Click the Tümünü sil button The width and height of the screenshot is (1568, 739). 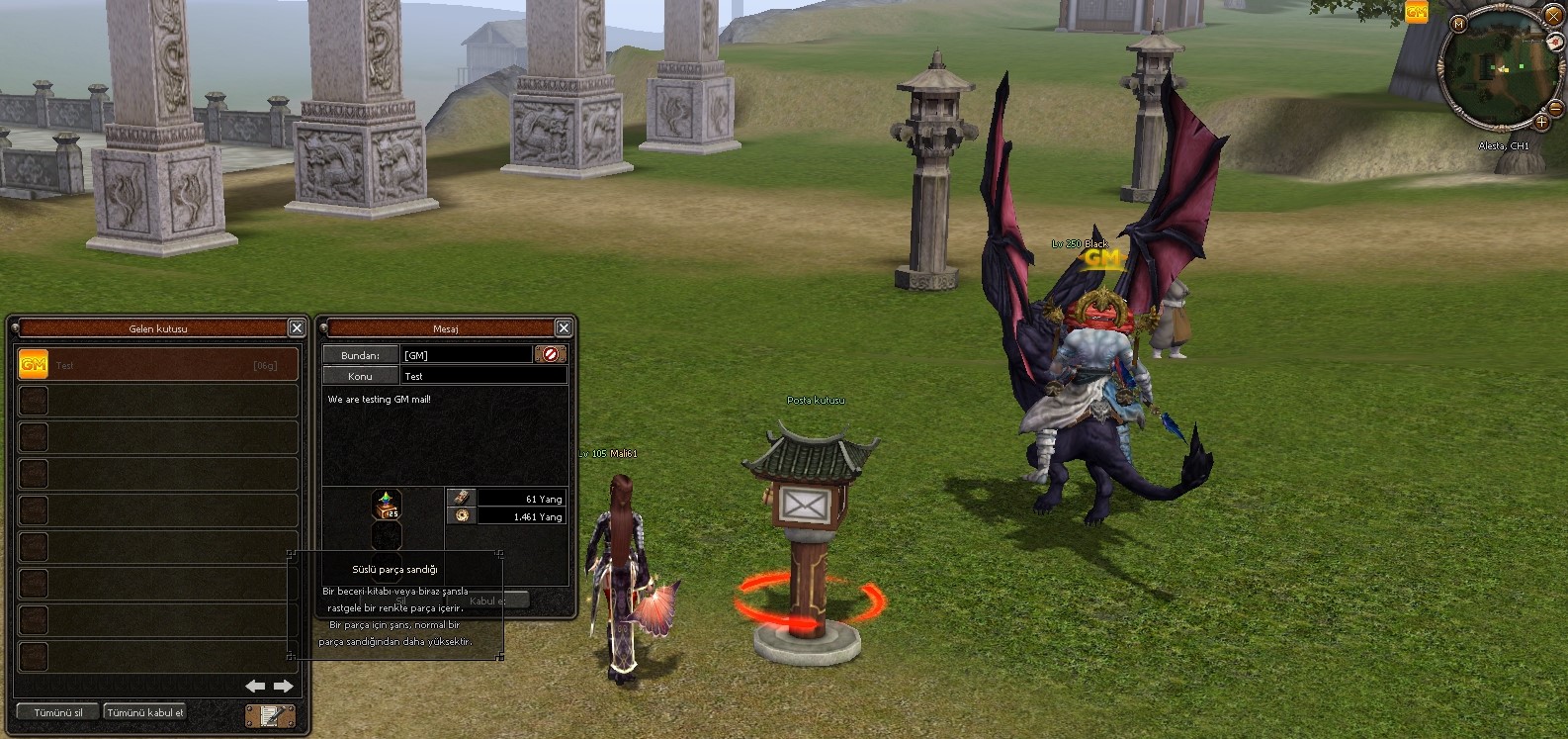point(57,712)
